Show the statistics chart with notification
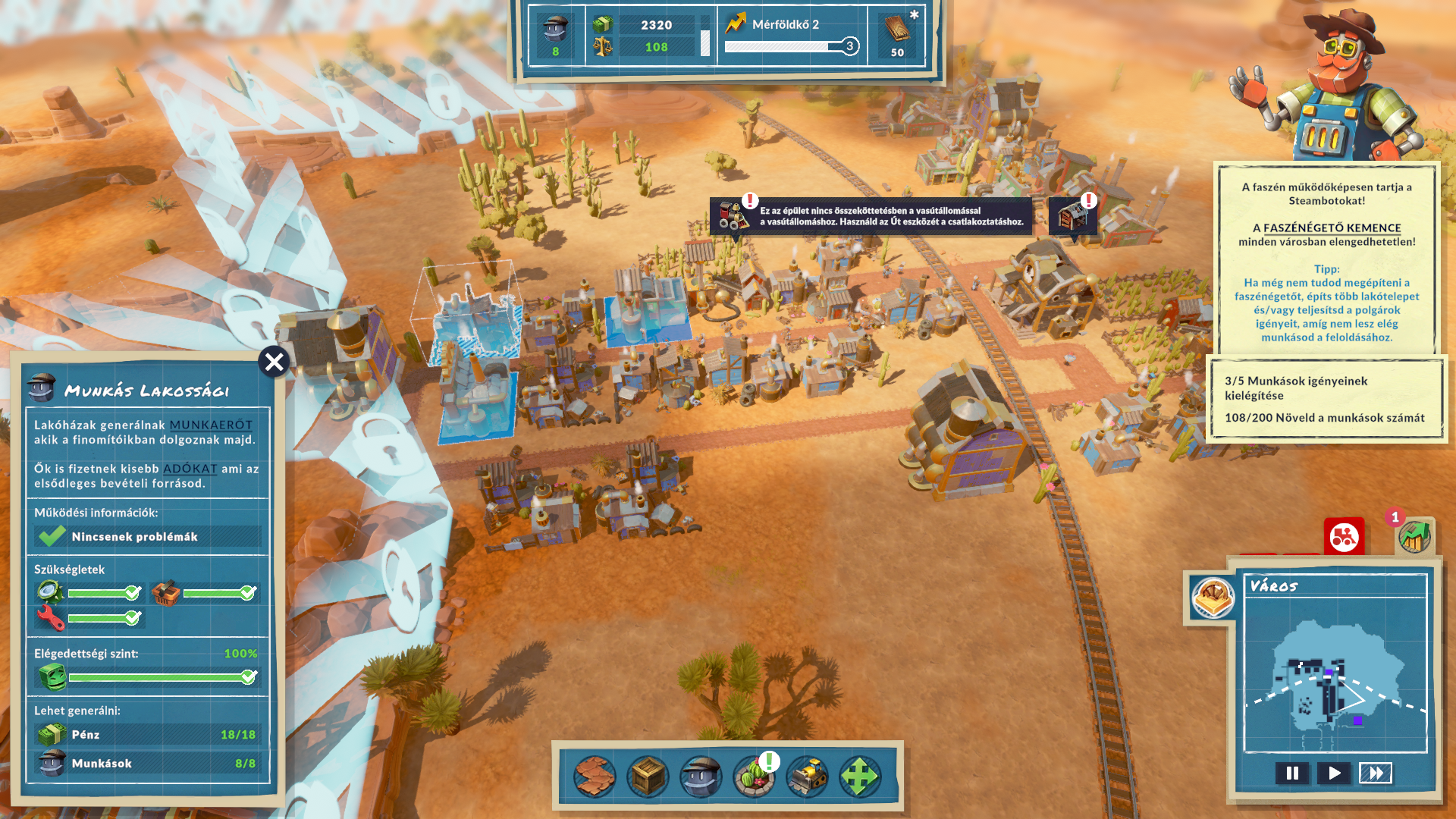The width and height of the screenshot is (1456, 819). (x=1414, y=536)
